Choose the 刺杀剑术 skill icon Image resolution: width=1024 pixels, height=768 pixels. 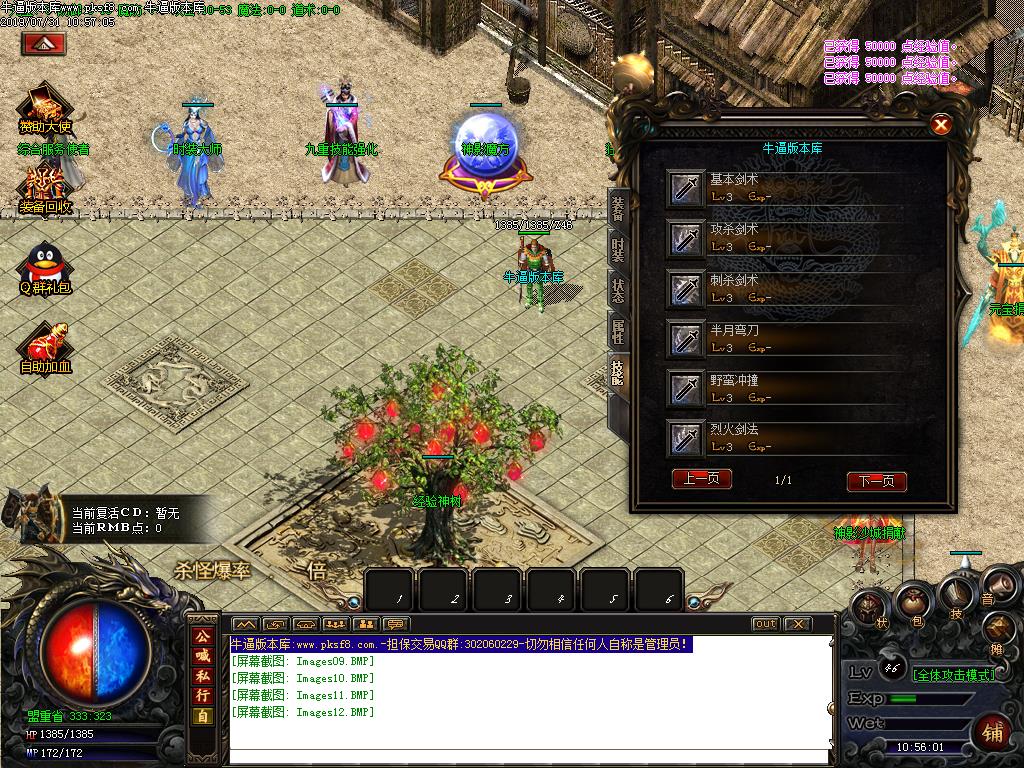click(x=686, y=289)
